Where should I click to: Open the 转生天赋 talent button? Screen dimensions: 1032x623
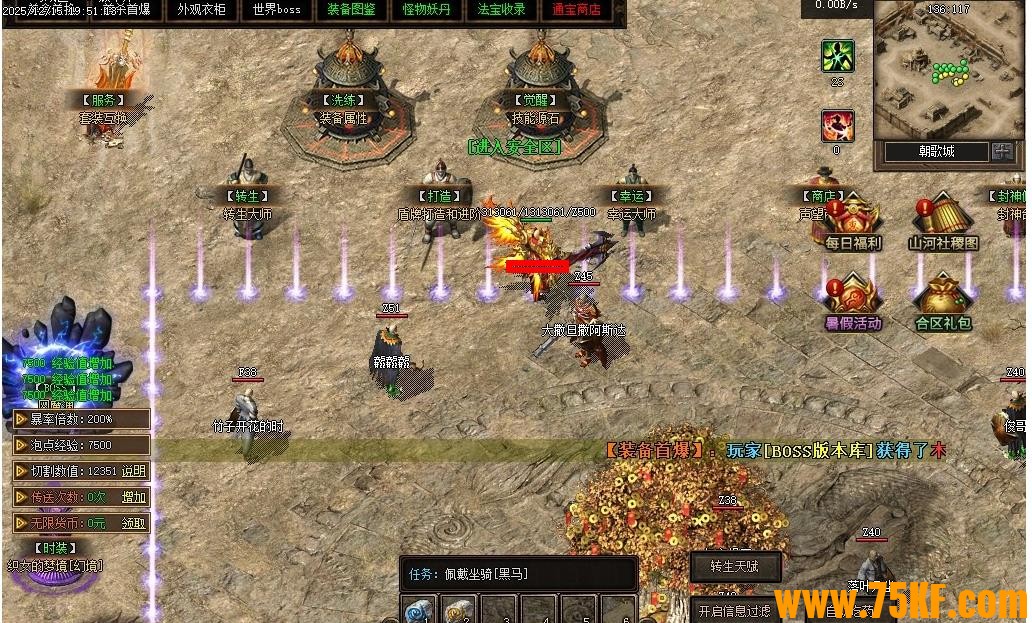coord(735,567)
